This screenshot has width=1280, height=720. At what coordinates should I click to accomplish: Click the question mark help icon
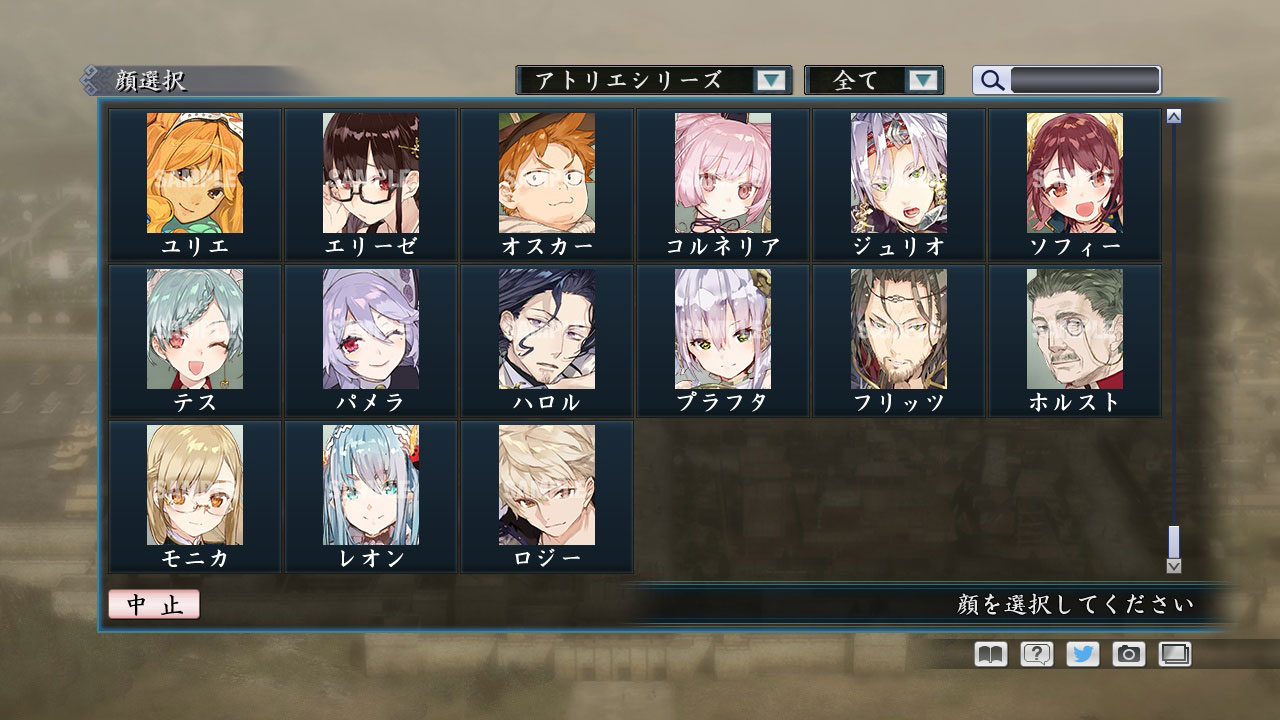(x=1034, y=654)
